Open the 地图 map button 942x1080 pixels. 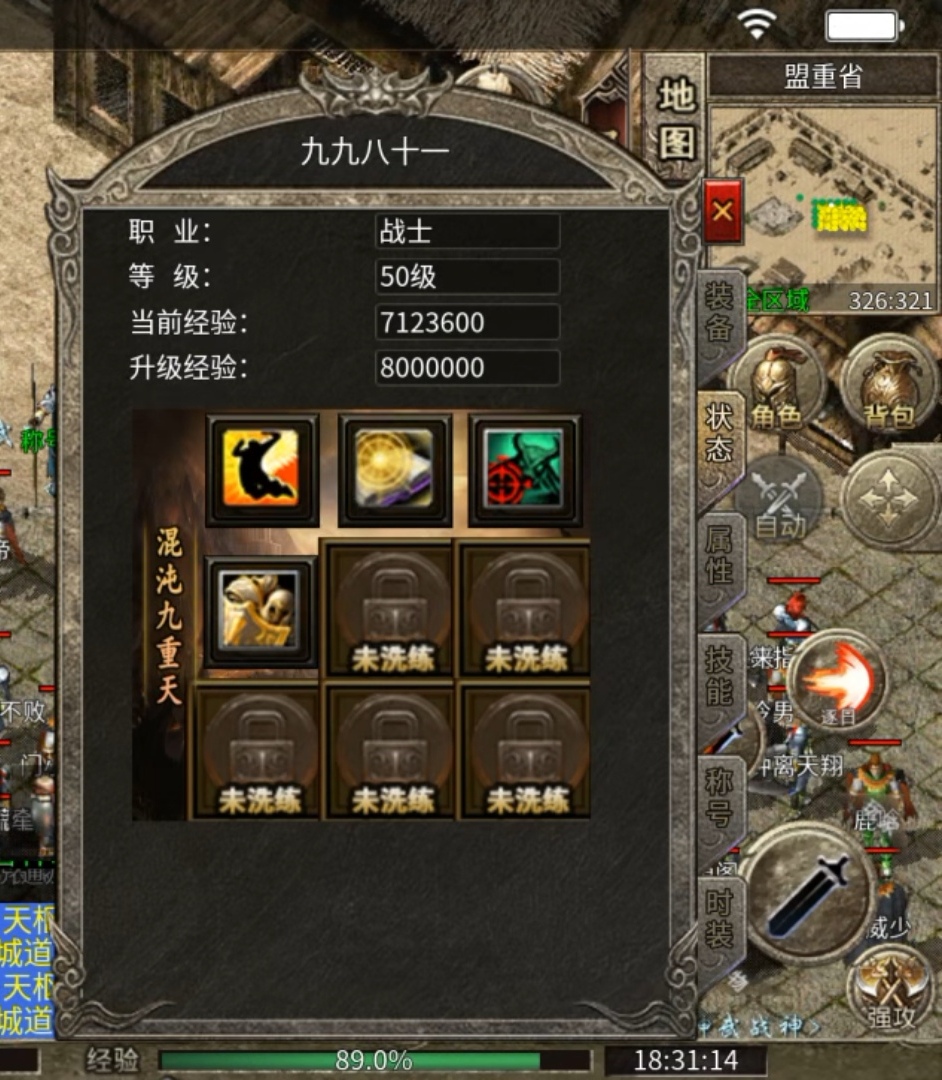click(x=676, y=118)
